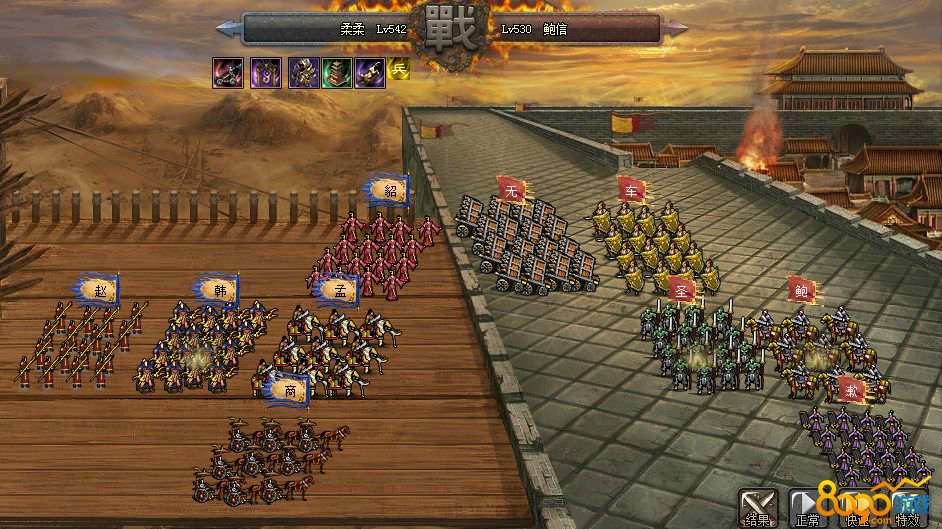Image resolution: width=942 pixels, height=529 pixels.
Task: Select the green pagoda tower icon
Action: tap(335, 72)
